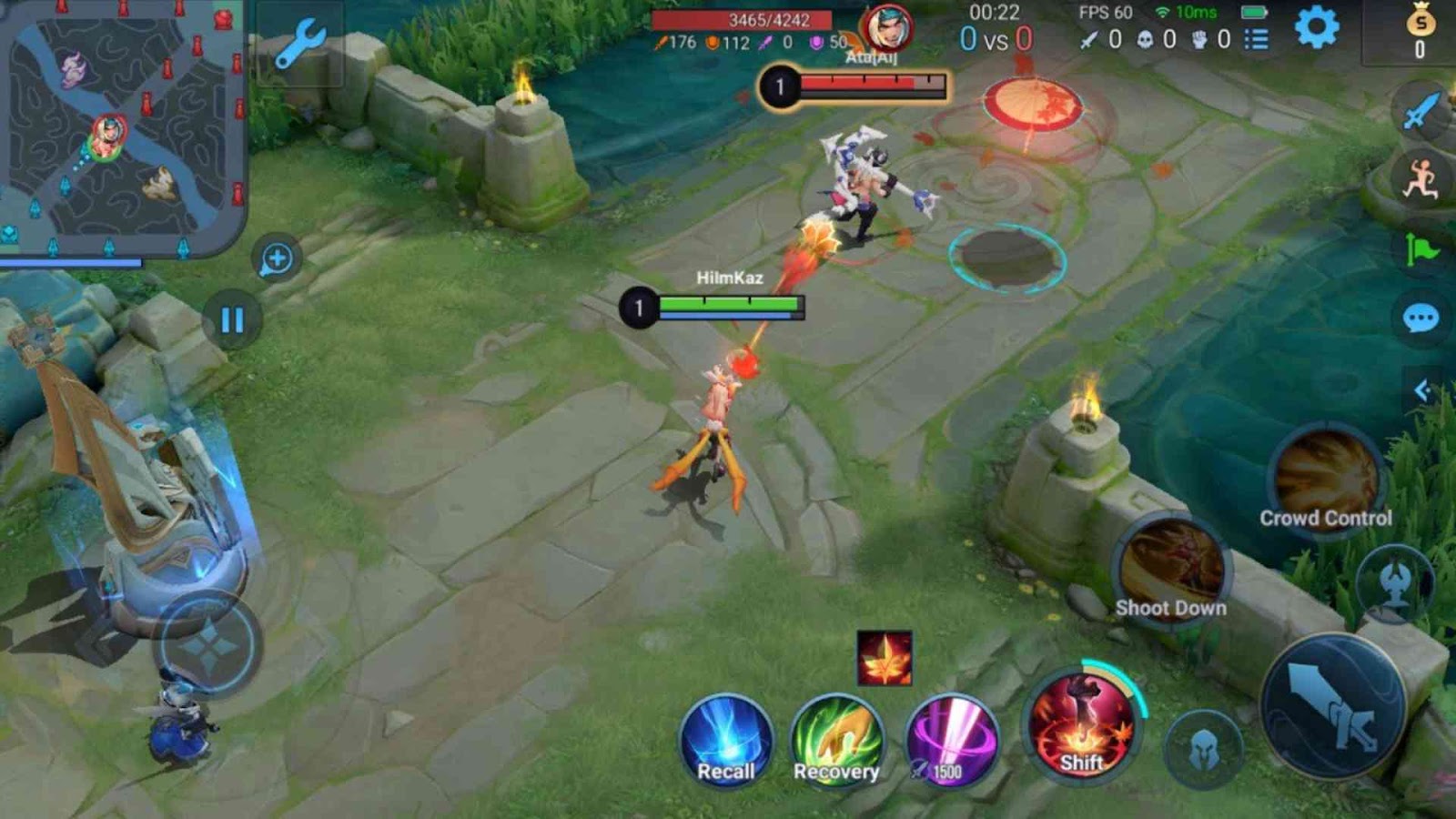Send the attack signal sword icon
The image size is (1456, 819).
pyautogui.click(x=1421, y=112)
